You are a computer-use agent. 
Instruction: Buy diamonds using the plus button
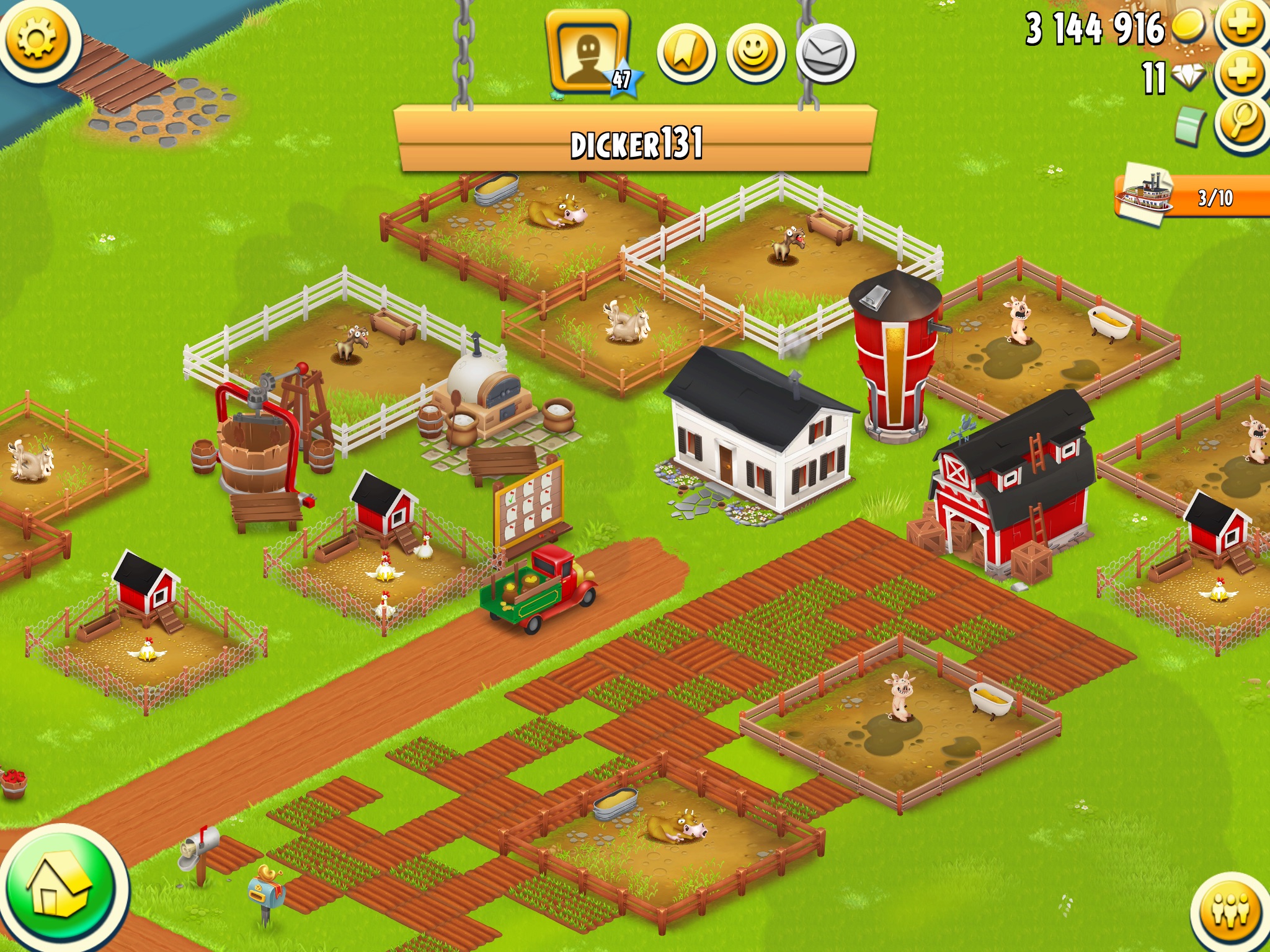click(x=1241, y=73)
